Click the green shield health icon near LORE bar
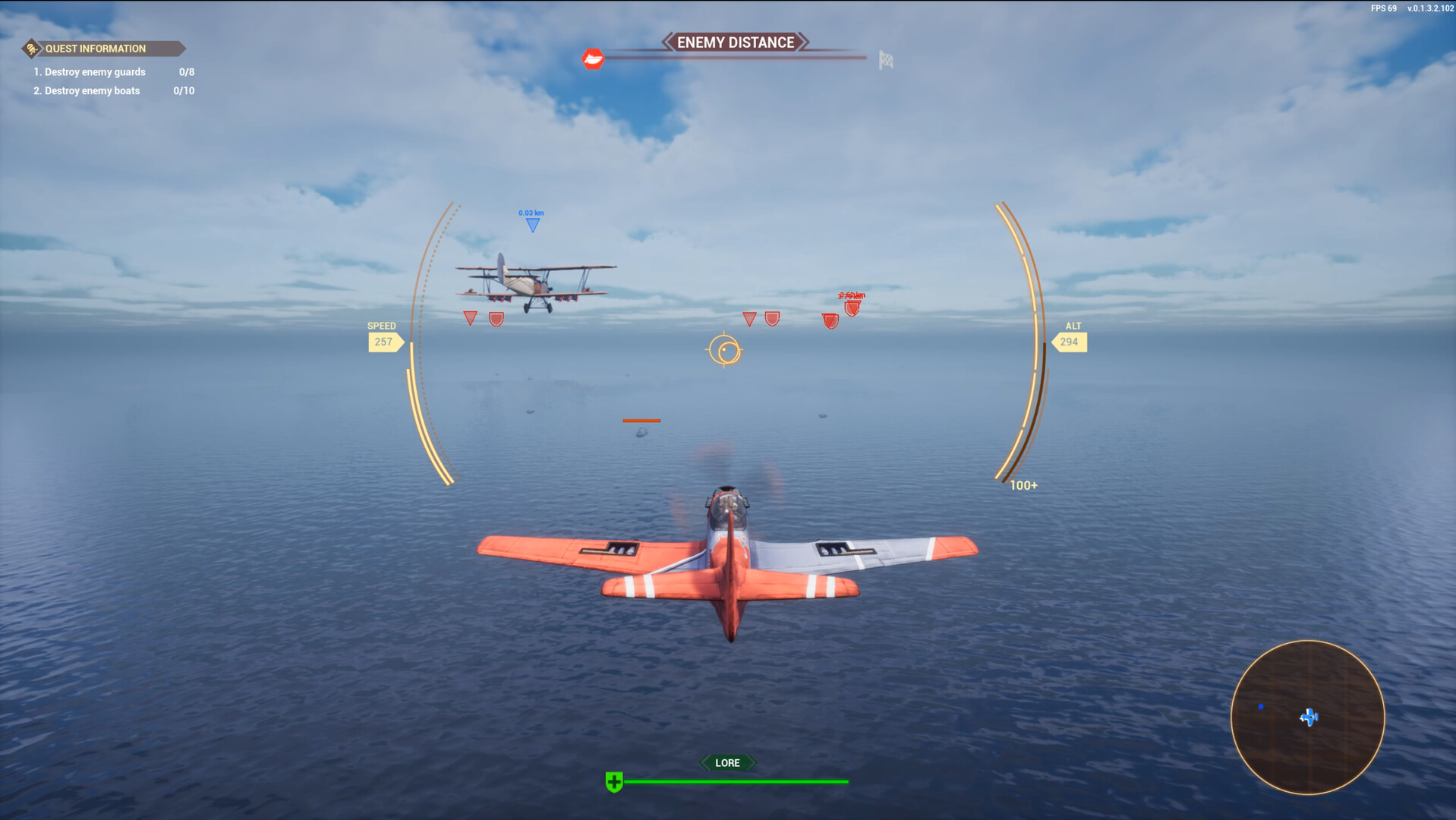 [x=613, y=780]
